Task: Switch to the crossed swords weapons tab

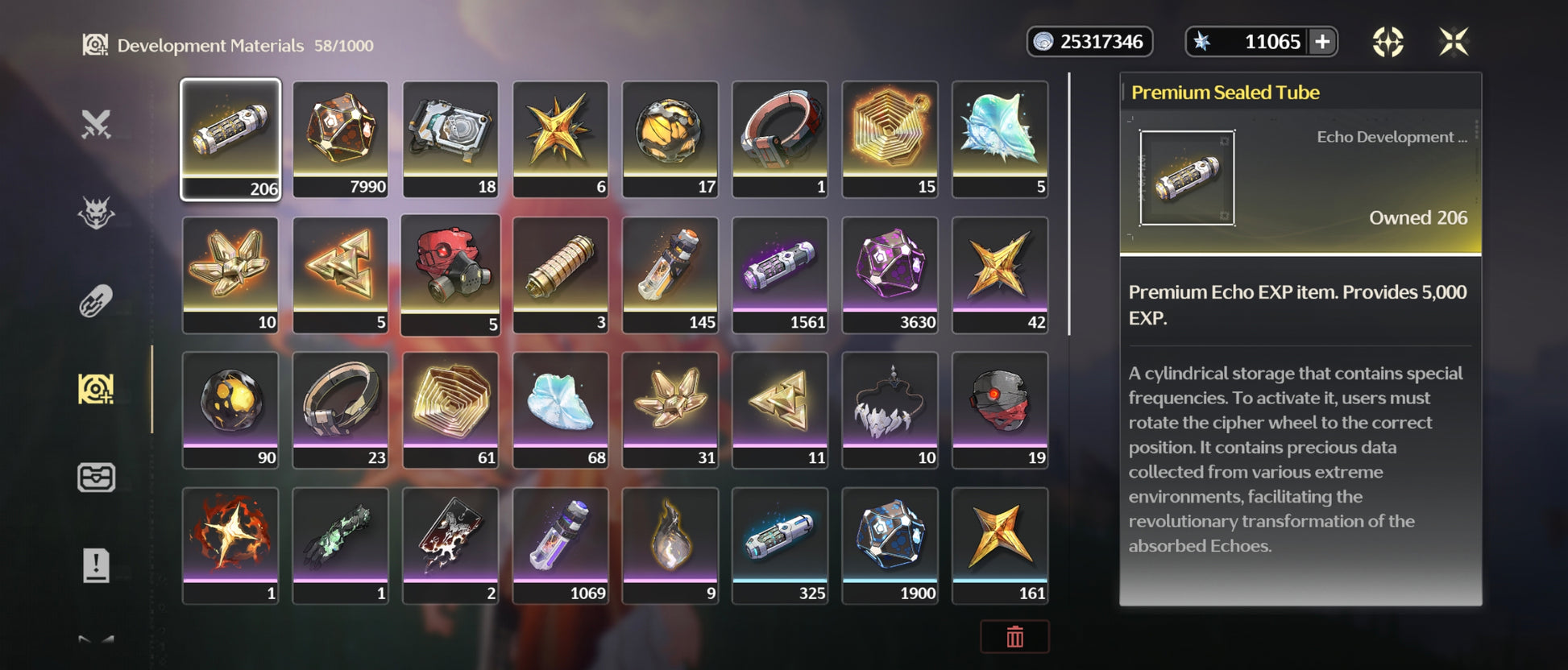Action: pos(96,125)
